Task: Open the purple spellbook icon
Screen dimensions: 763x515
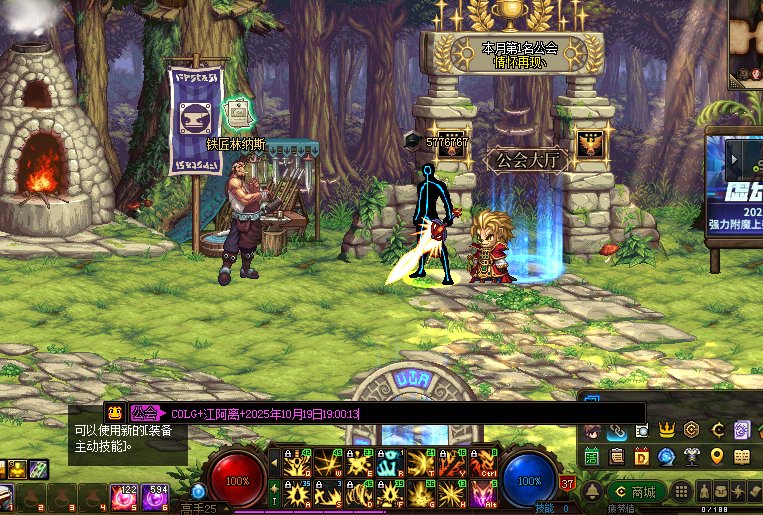Action: [741, 431]
